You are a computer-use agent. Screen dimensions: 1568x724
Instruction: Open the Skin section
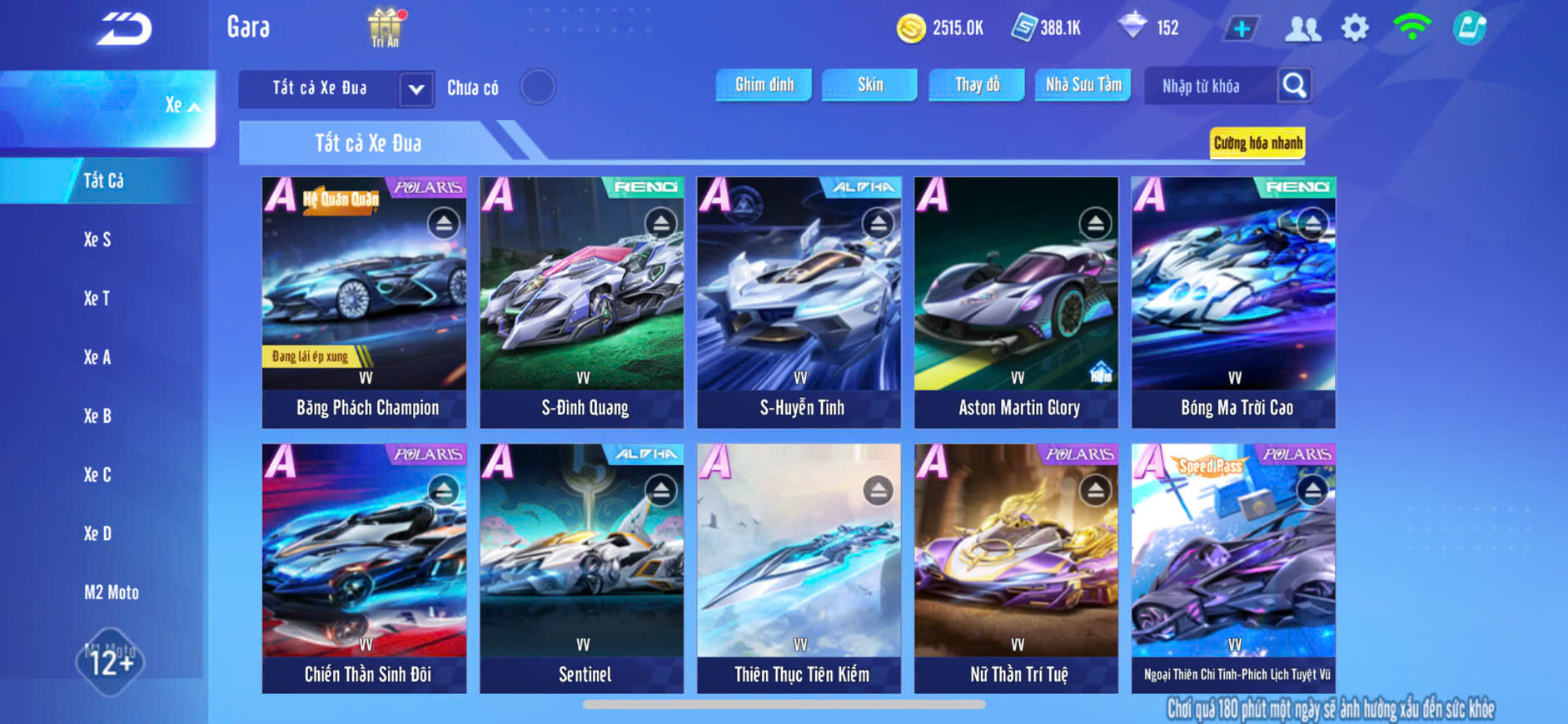coord(869,85)
